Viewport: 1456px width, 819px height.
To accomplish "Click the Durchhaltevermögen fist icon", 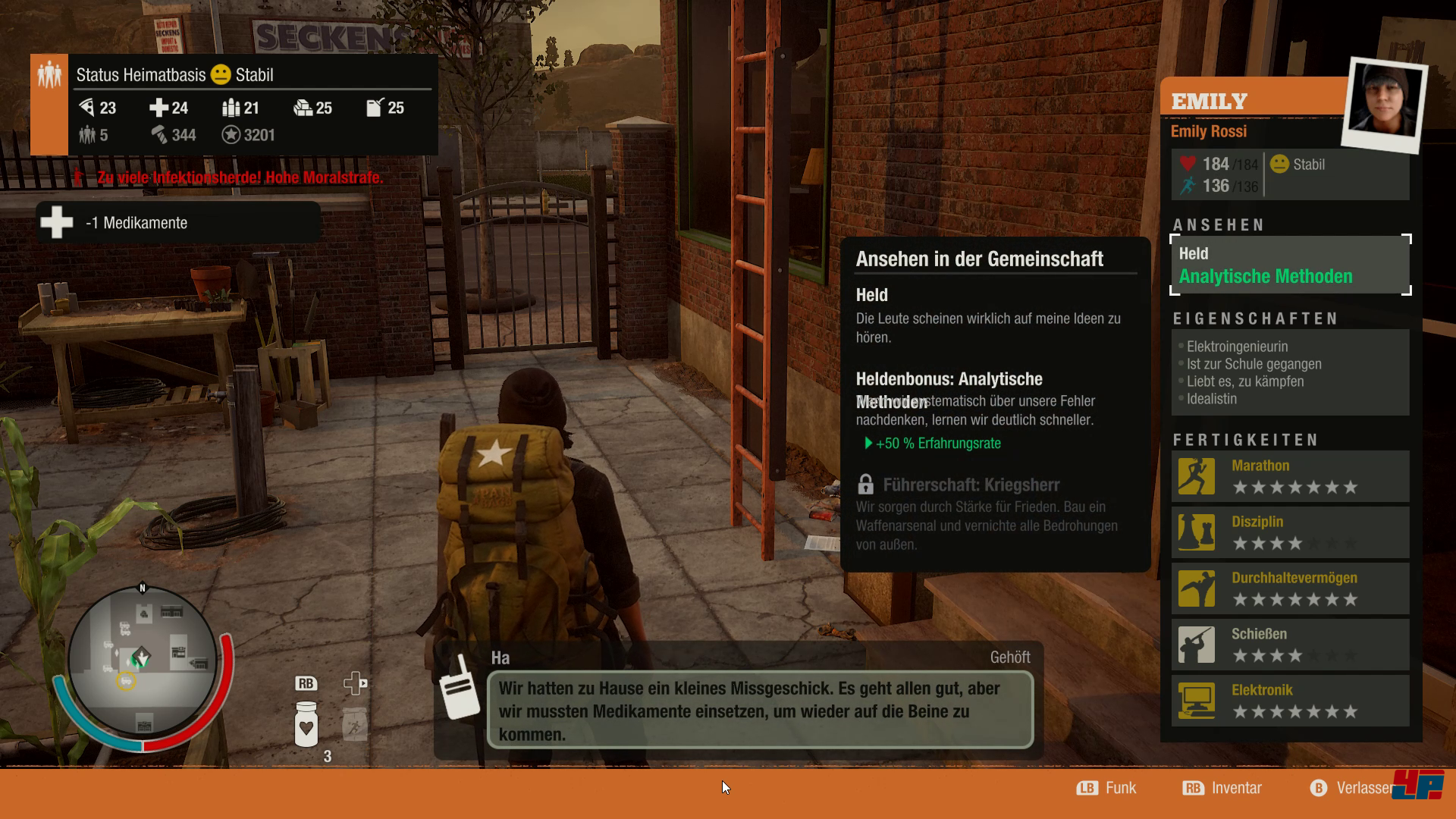I will click(1197, 588).
